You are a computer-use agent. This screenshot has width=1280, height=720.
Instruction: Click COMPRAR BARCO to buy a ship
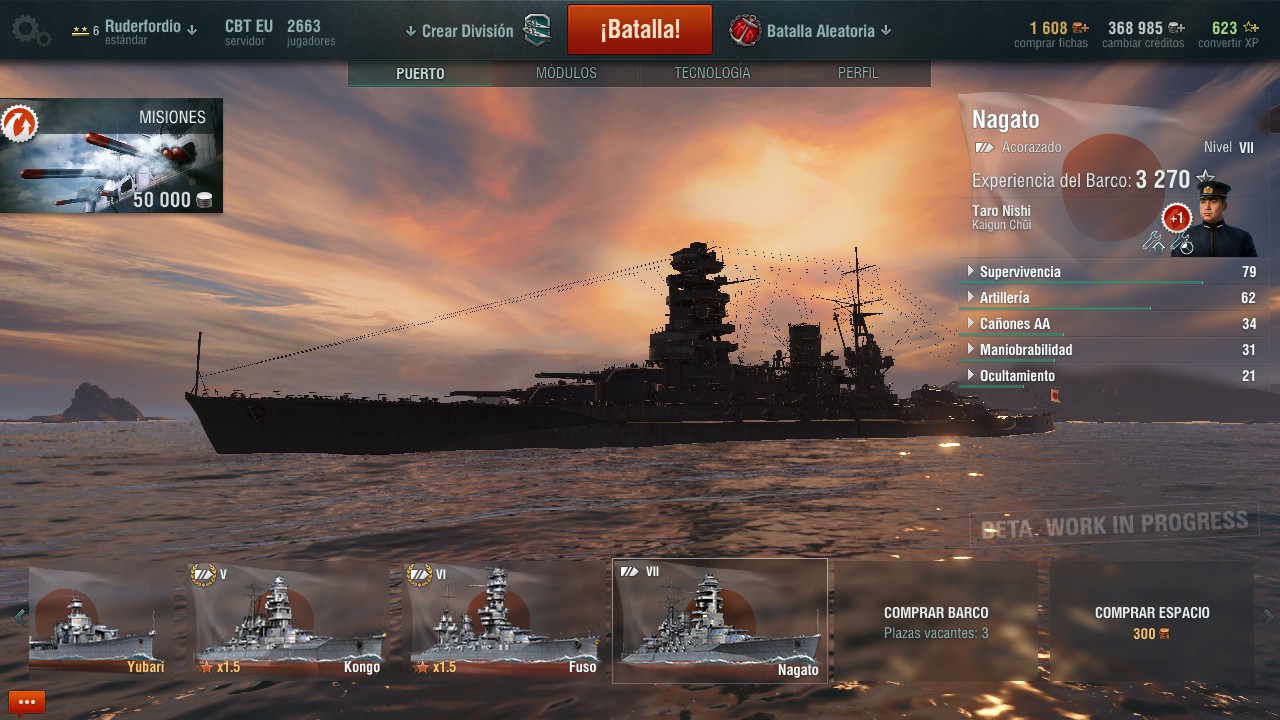tap(936, 621)
